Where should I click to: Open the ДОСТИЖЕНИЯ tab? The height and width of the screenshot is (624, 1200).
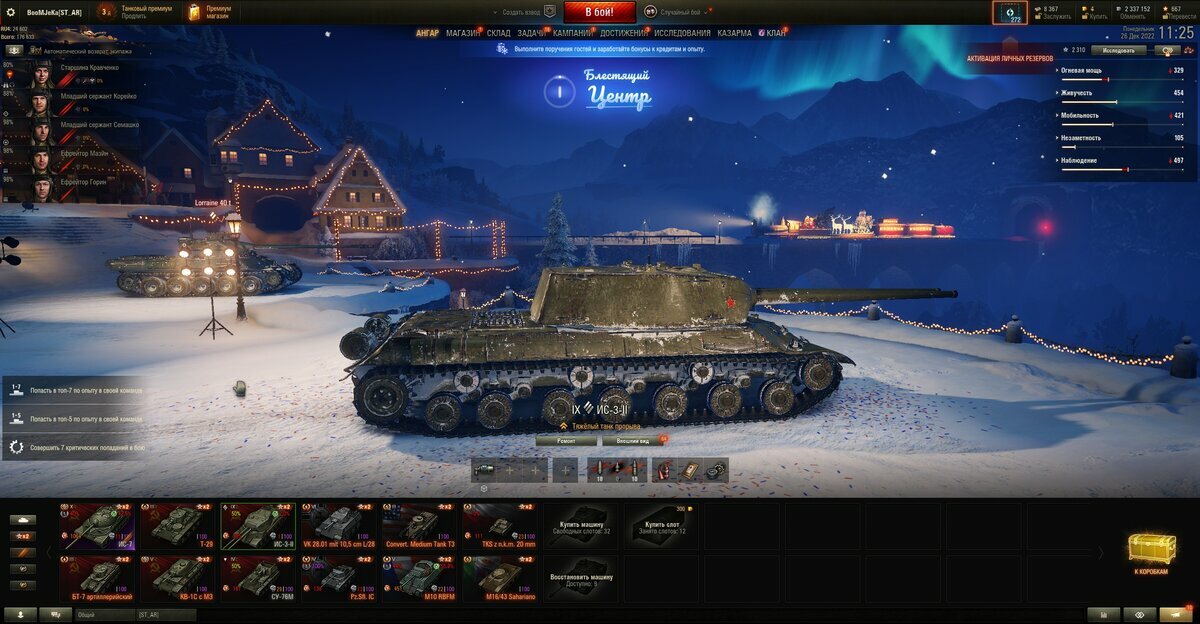pos(624,33)
